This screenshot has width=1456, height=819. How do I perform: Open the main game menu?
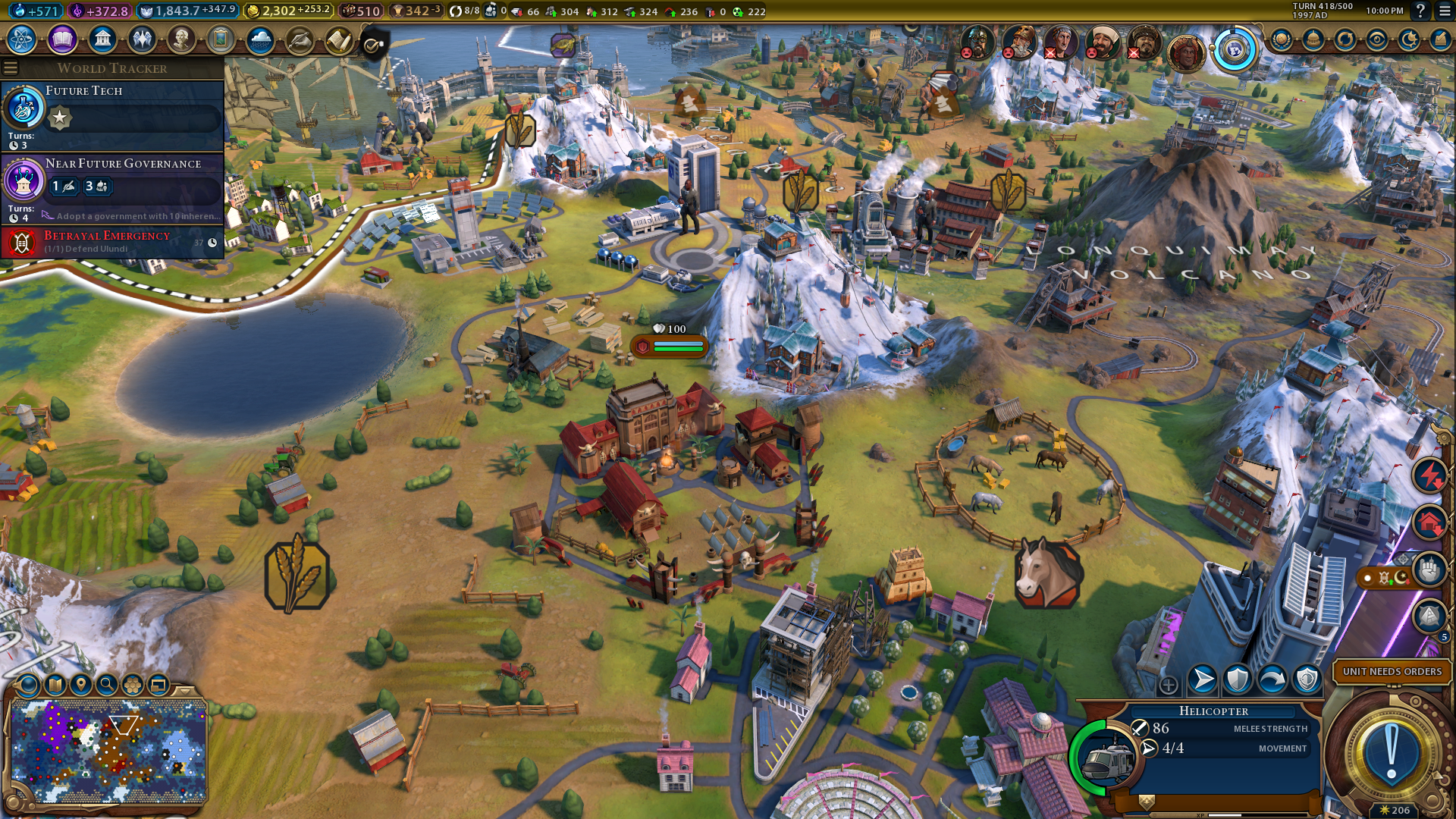(x=1445, y=11)
